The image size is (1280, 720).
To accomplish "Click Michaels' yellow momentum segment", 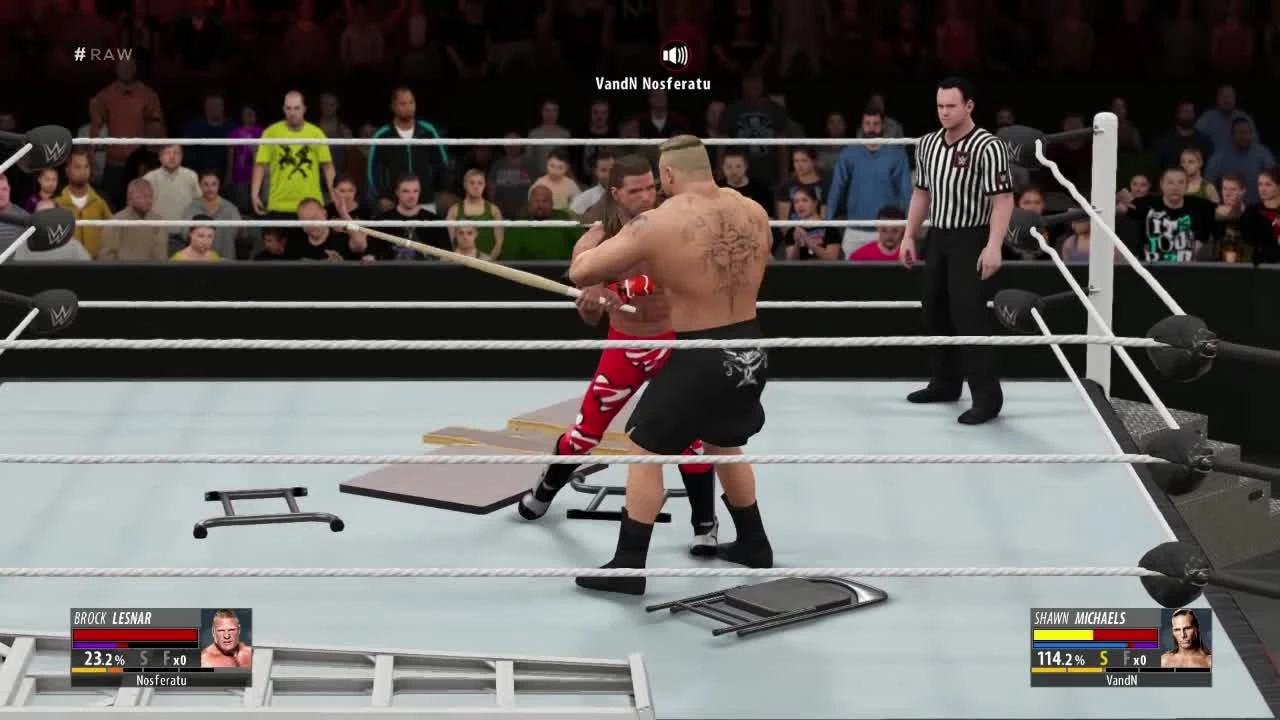I will (x=1066, y=669).
